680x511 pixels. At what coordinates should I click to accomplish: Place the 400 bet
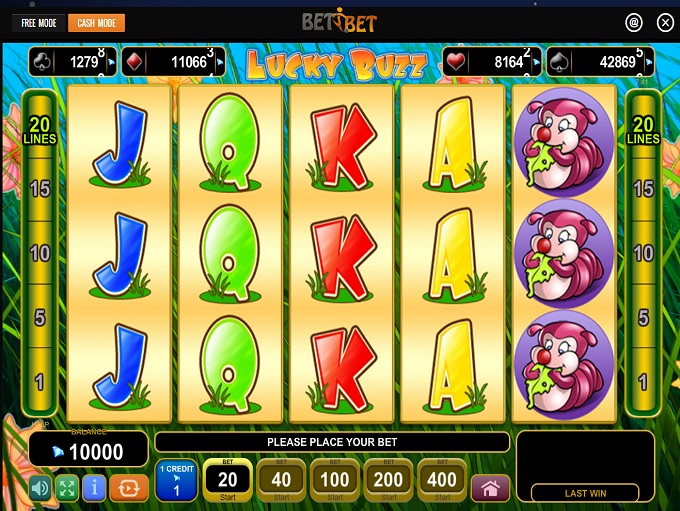tap(442, 481)
